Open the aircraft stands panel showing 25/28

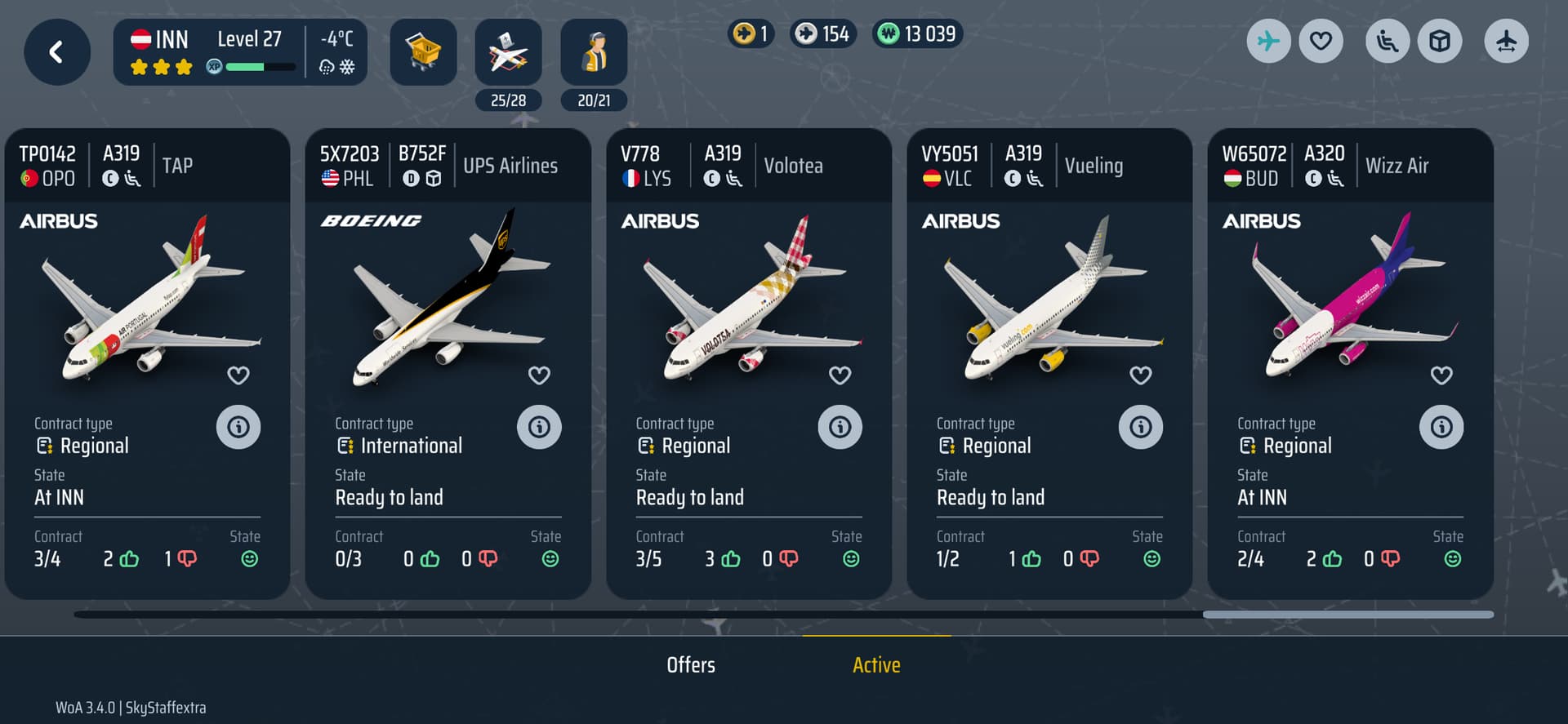[x=508, y=53]
